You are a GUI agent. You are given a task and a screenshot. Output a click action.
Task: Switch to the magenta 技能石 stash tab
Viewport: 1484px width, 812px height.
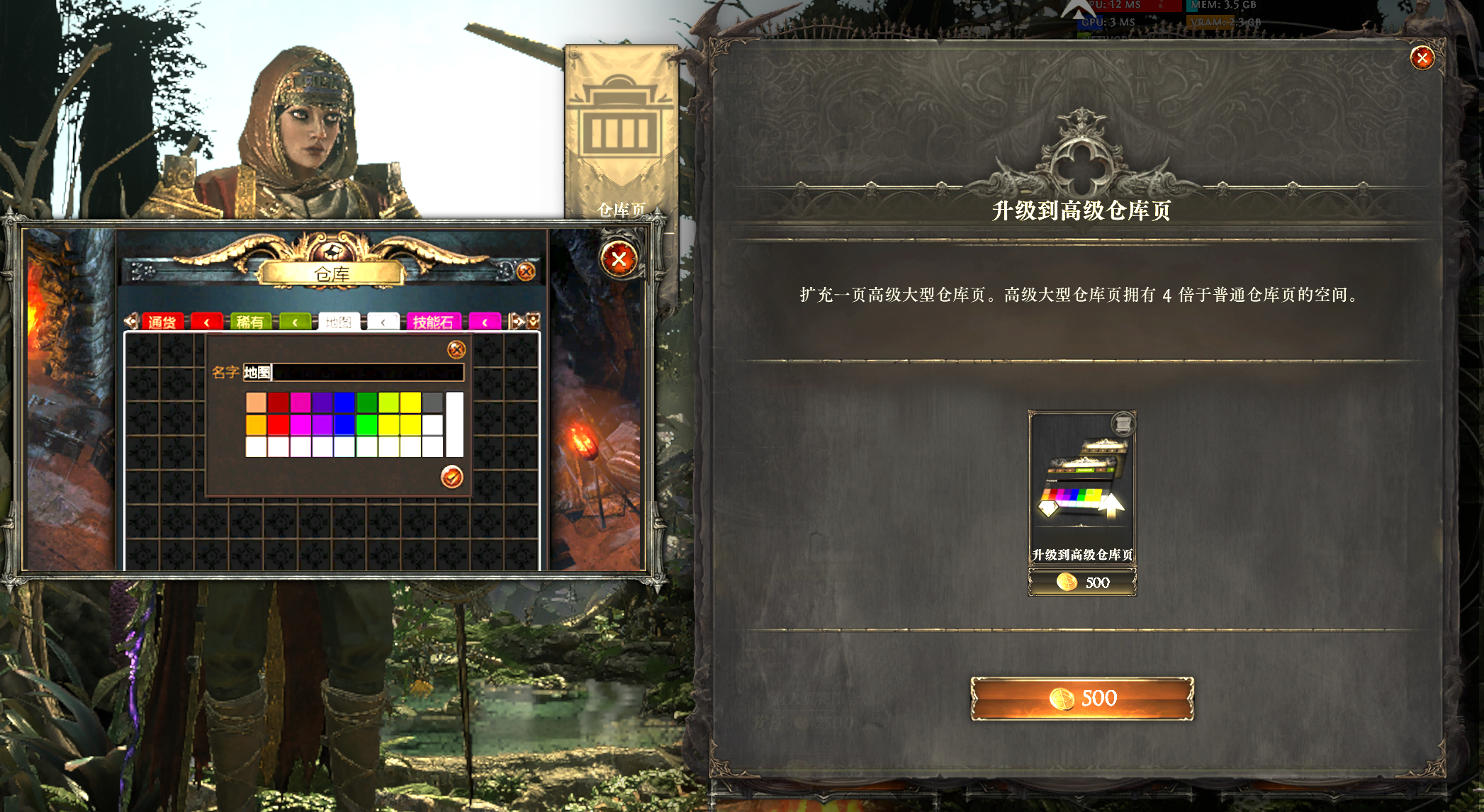click(433, 322)
